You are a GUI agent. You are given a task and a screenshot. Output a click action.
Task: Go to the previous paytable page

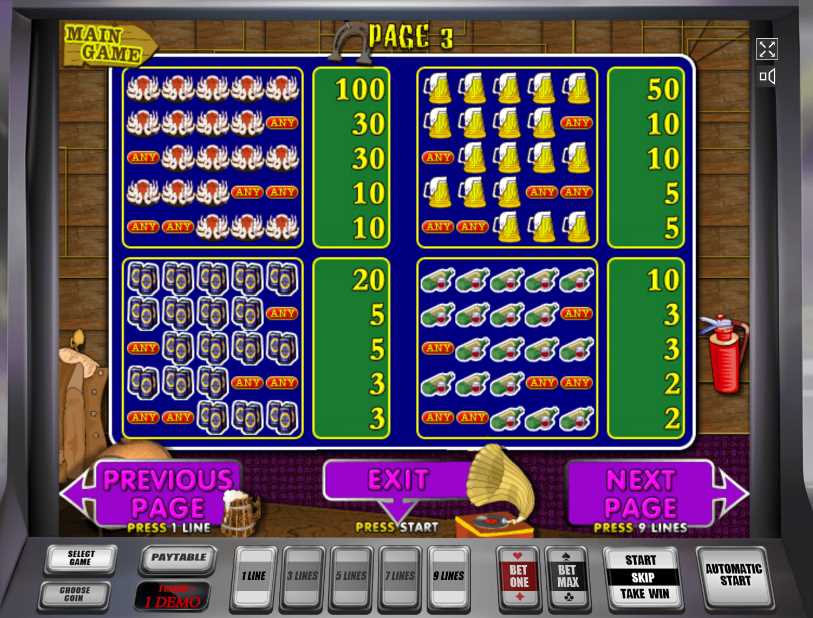[x=165, y=492]
